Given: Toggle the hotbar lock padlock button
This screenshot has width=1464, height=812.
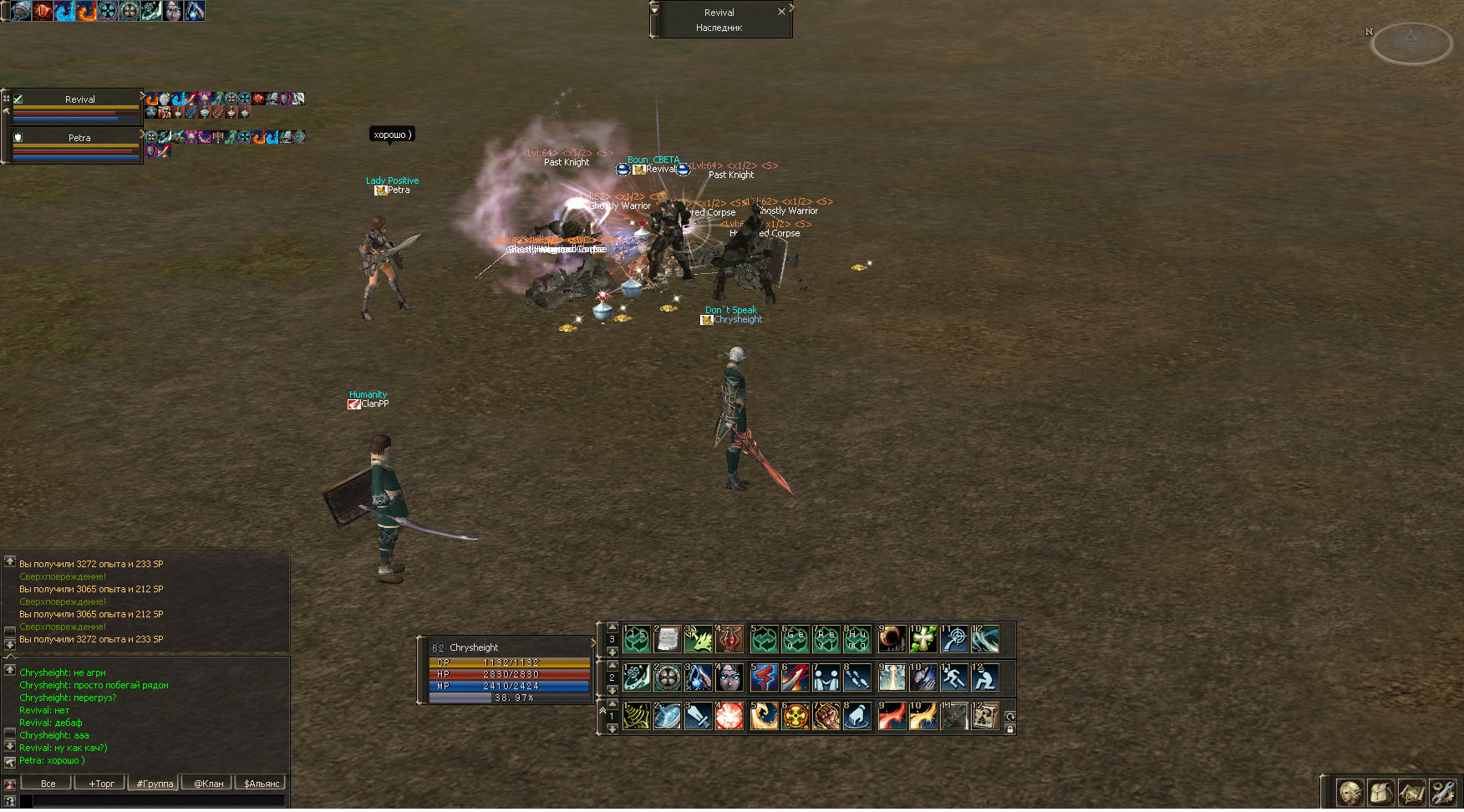Looking at the screenshot, I should tap(1009, 729).
